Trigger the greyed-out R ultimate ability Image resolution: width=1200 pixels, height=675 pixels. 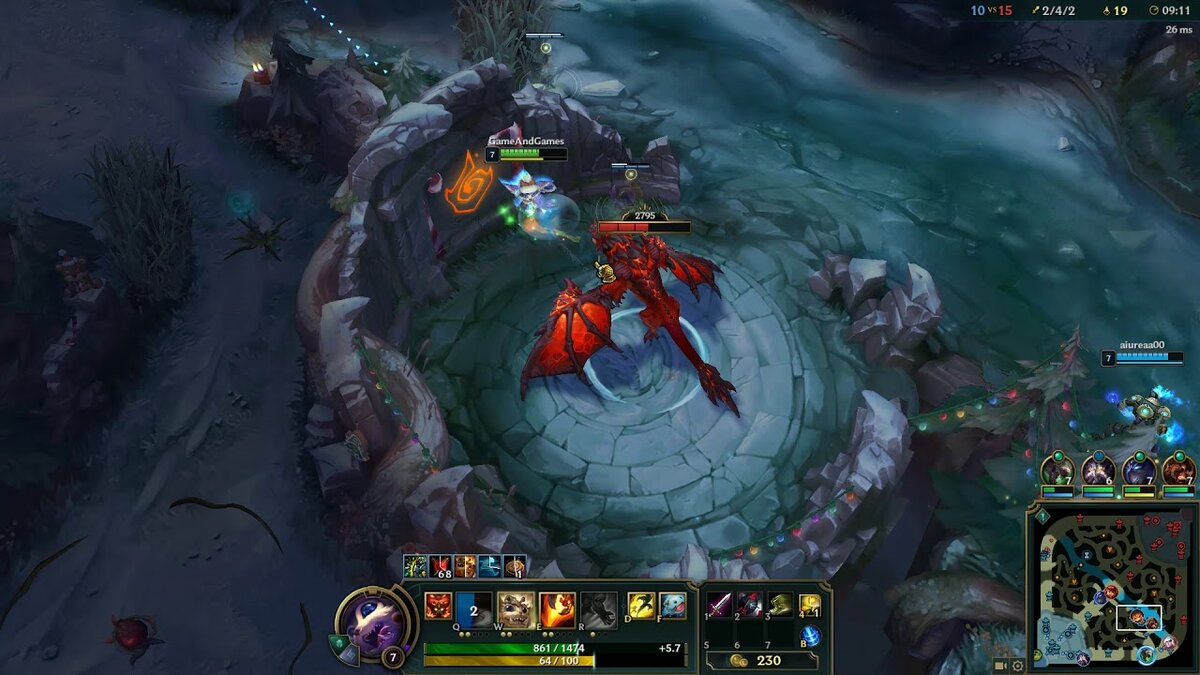598,608
